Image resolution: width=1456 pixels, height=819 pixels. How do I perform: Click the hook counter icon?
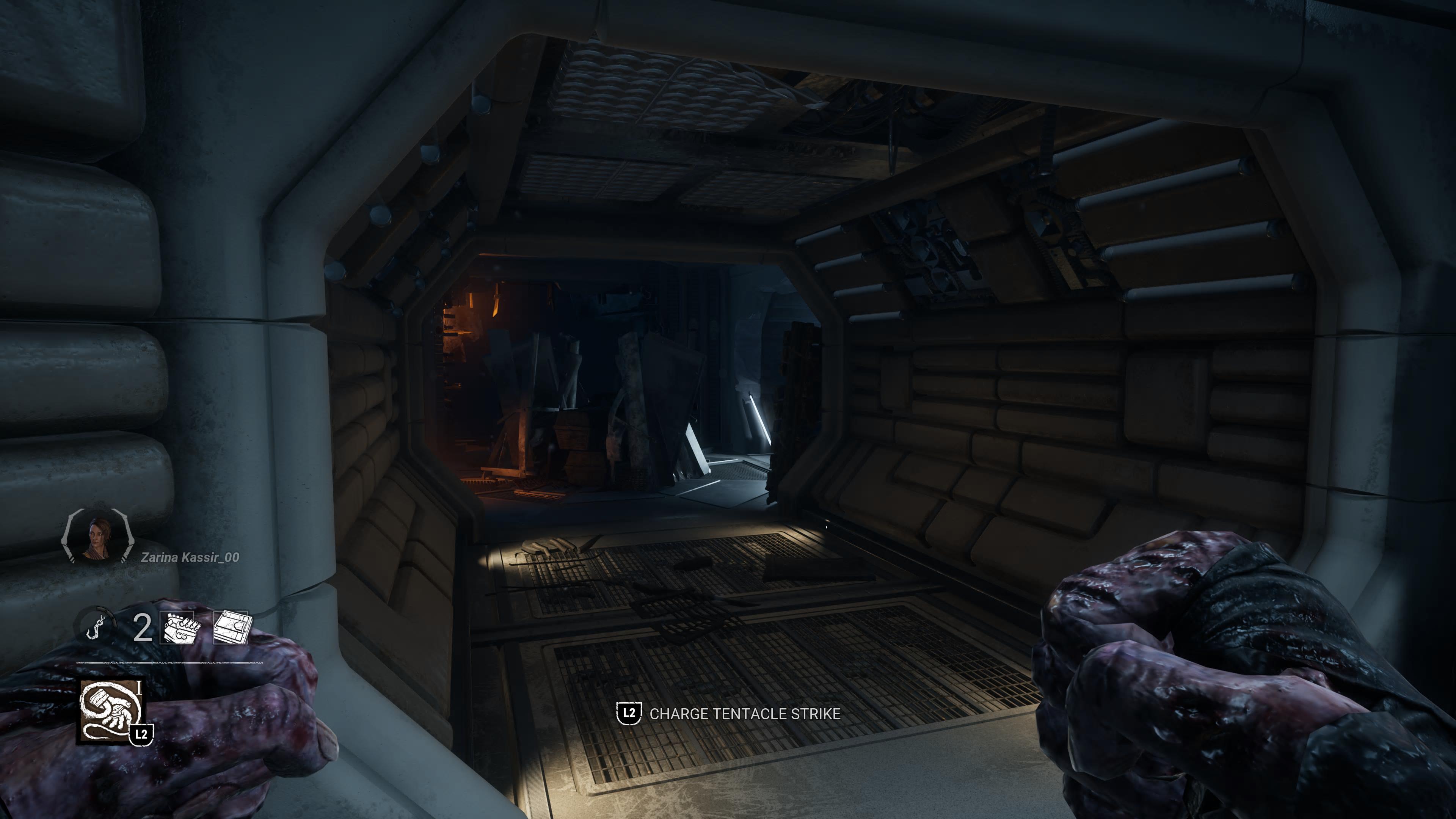[x=94, y=627]
